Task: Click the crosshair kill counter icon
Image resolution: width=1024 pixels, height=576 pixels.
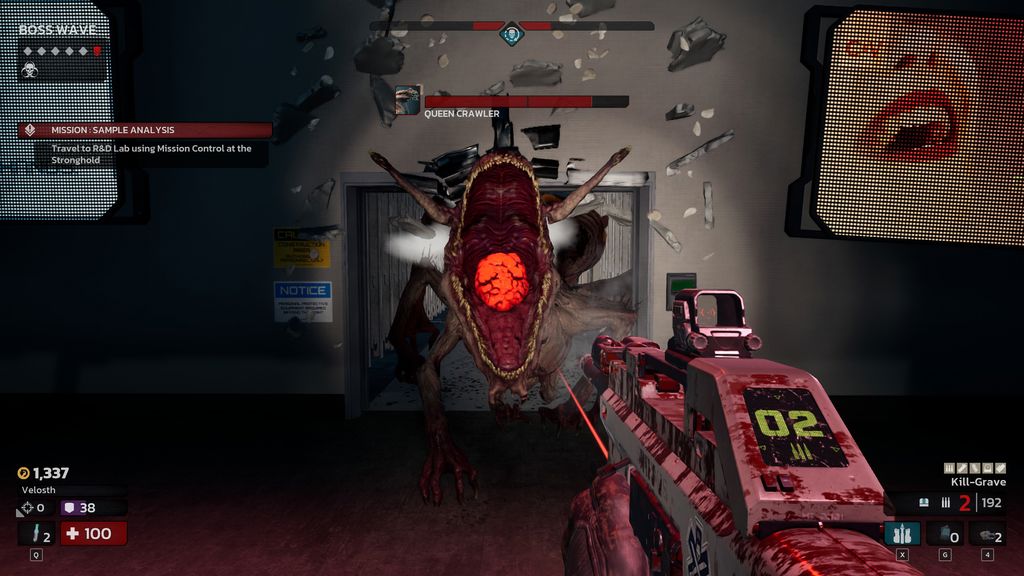Action: [x=27, y=508]
